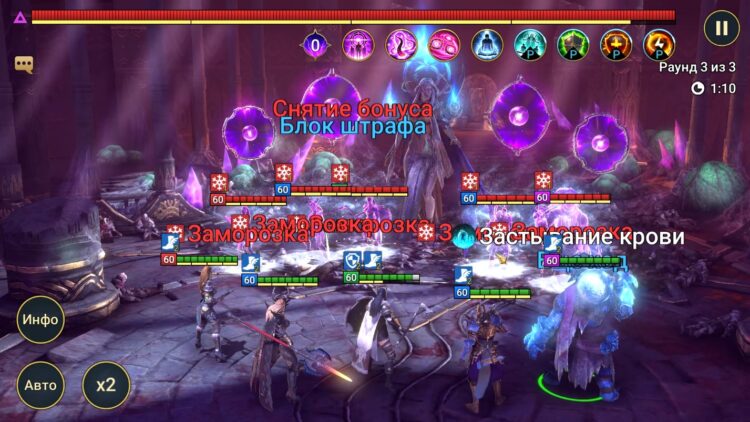
Task: Inspect the orange cross passive skill icon
Action: (616, 45)
